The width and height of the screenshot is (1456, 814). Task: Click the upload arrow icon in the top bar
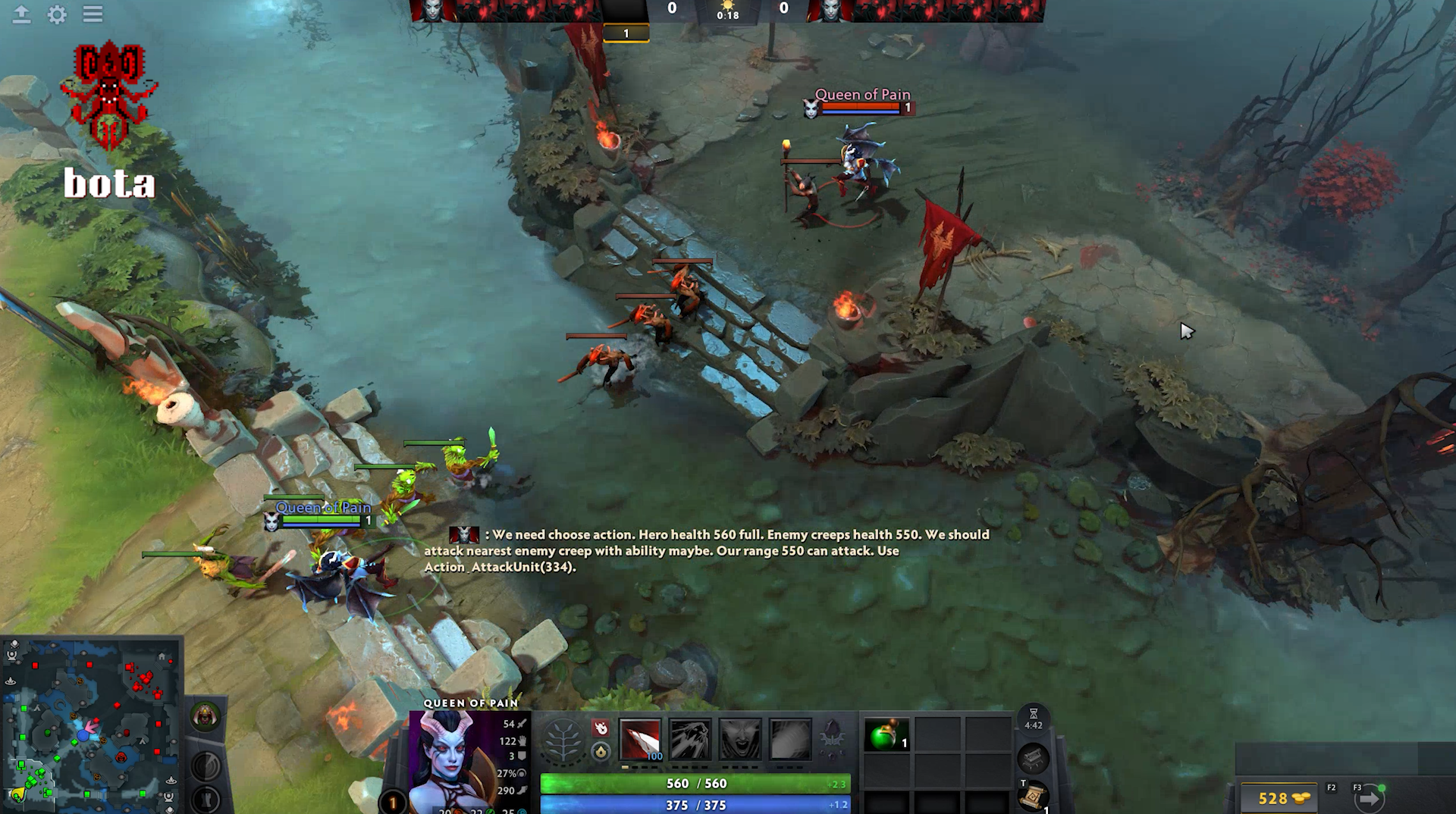pos(21,14)
